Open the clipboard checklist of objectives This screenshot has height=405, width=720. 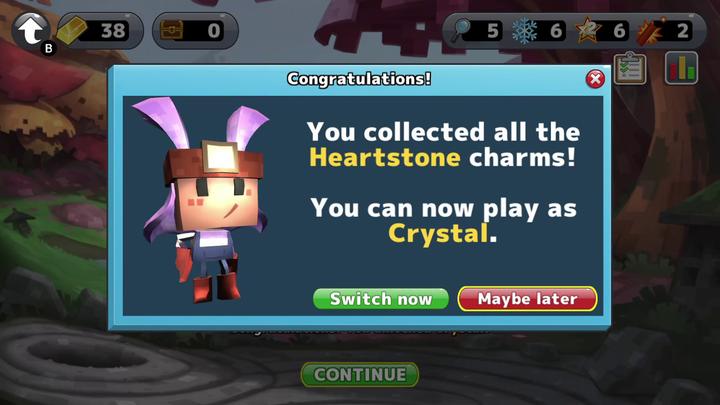tap(630, 69)
